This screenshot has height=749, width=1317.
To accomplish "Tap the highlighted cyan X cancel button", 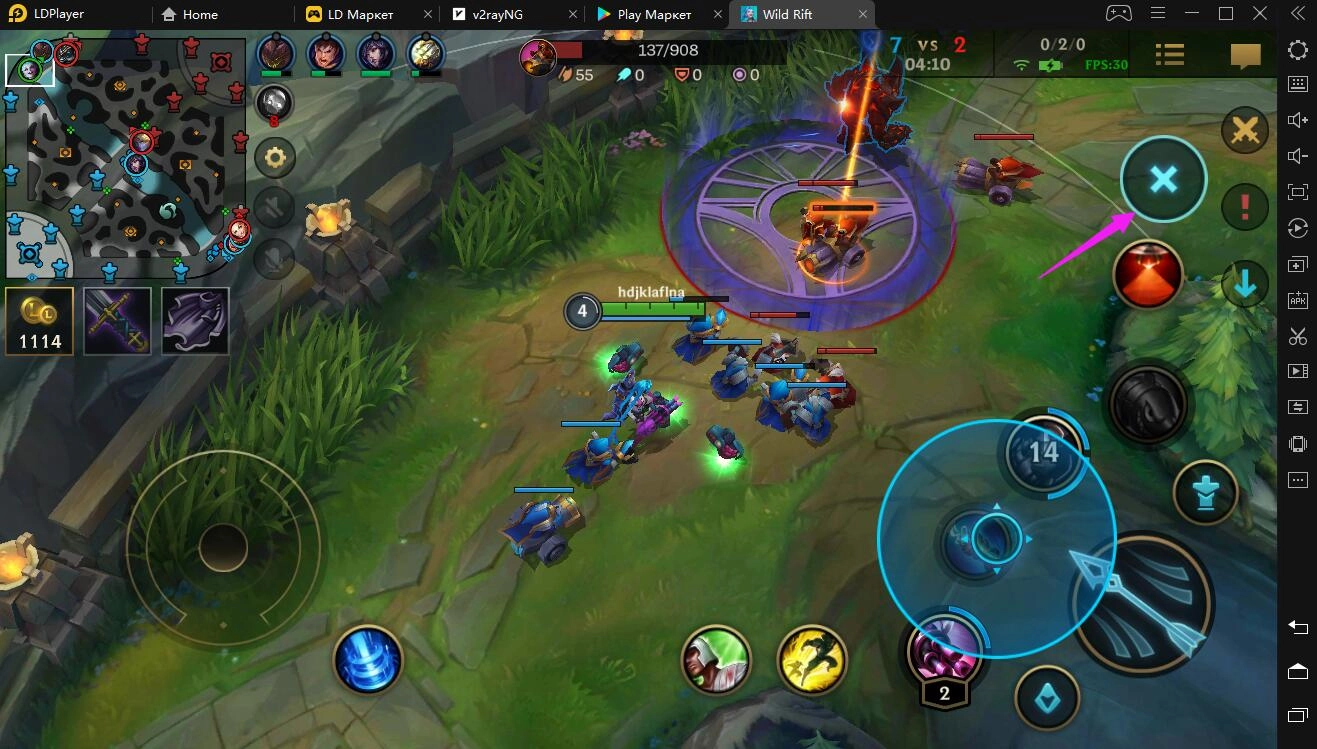I will tap(1163, 180).
